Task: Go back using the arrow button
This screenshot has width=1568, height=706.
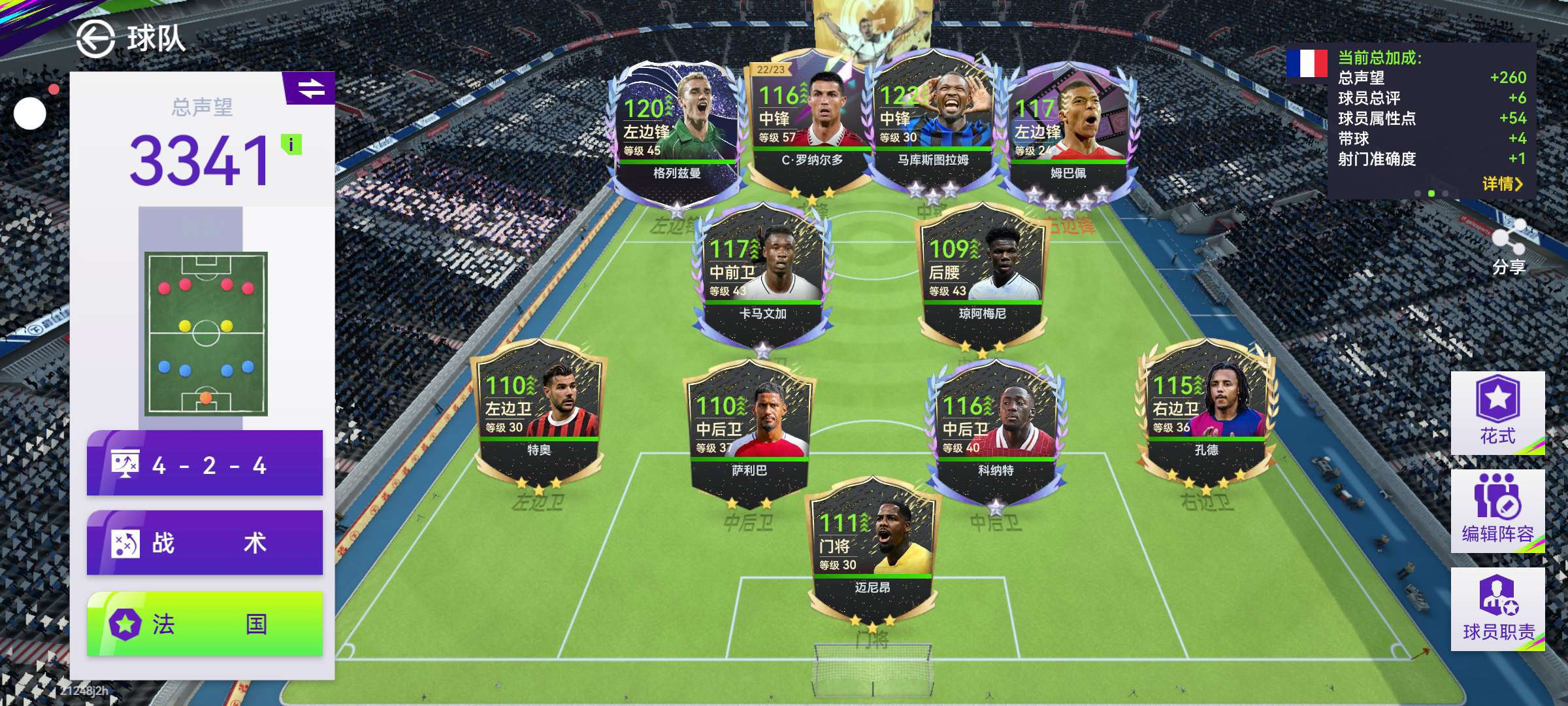Action: (x=95, y=39)
